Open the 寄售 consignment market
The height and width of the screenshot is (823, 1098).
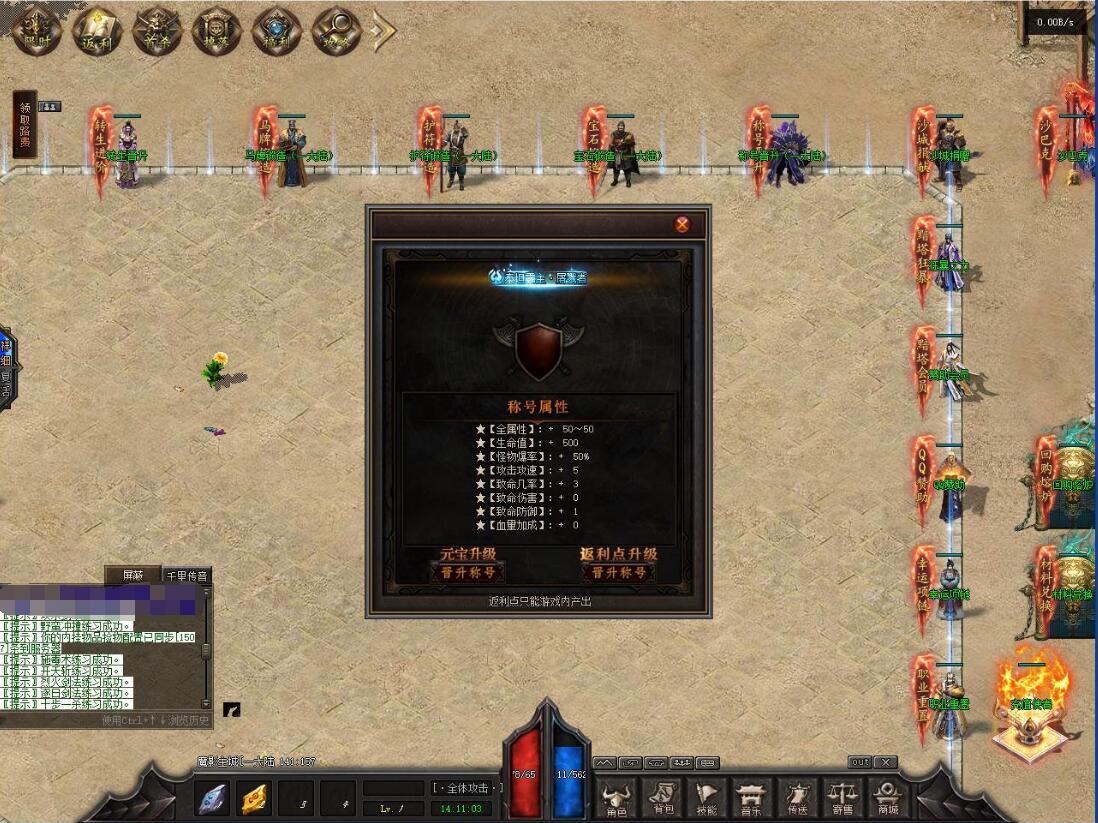[x=842, y=798]
